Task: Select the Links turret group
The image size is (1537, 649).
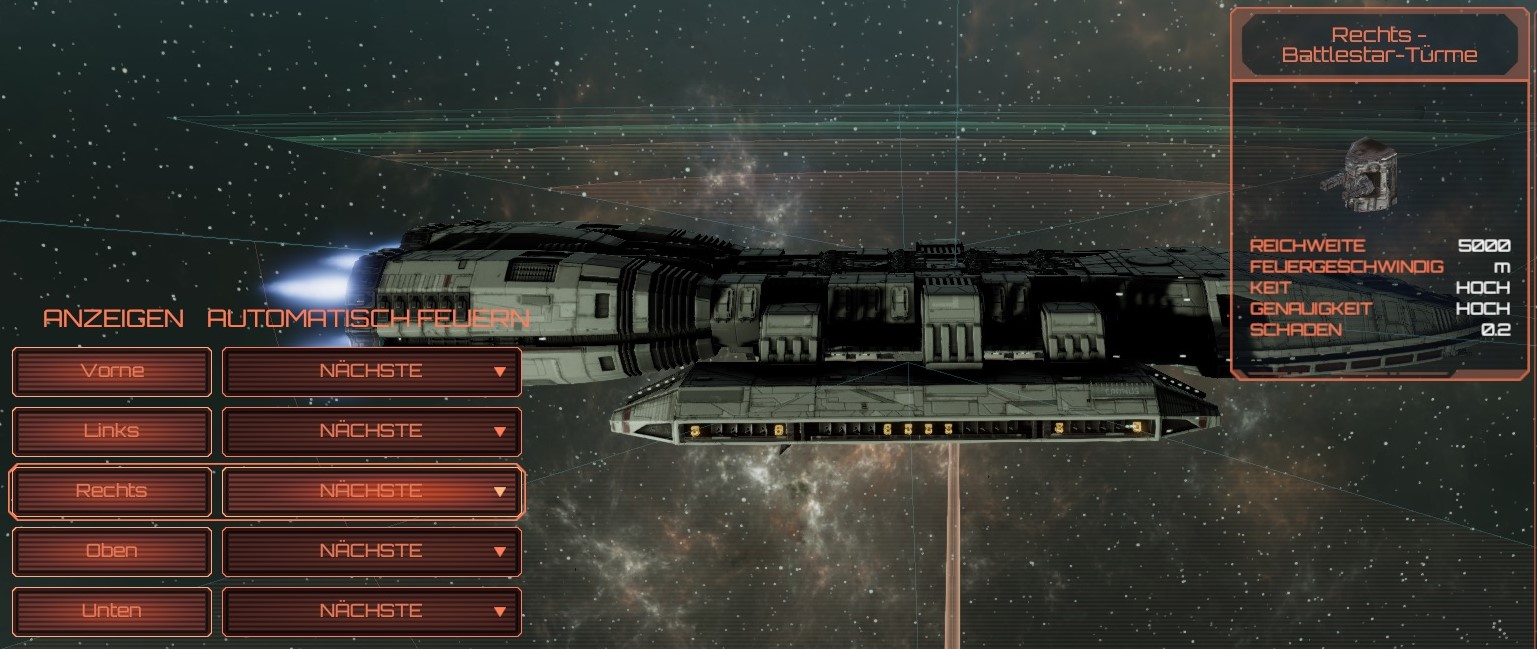Action: pos(112,431)
